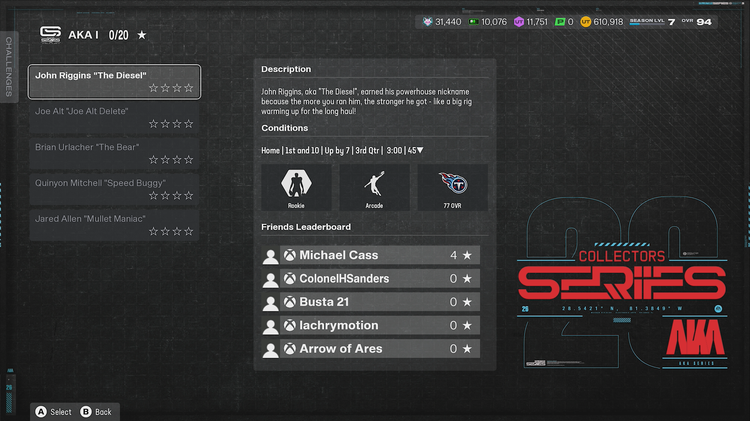Click the Arcade game style tile
The height and width of the screenshot is (421, 750).
374,187
